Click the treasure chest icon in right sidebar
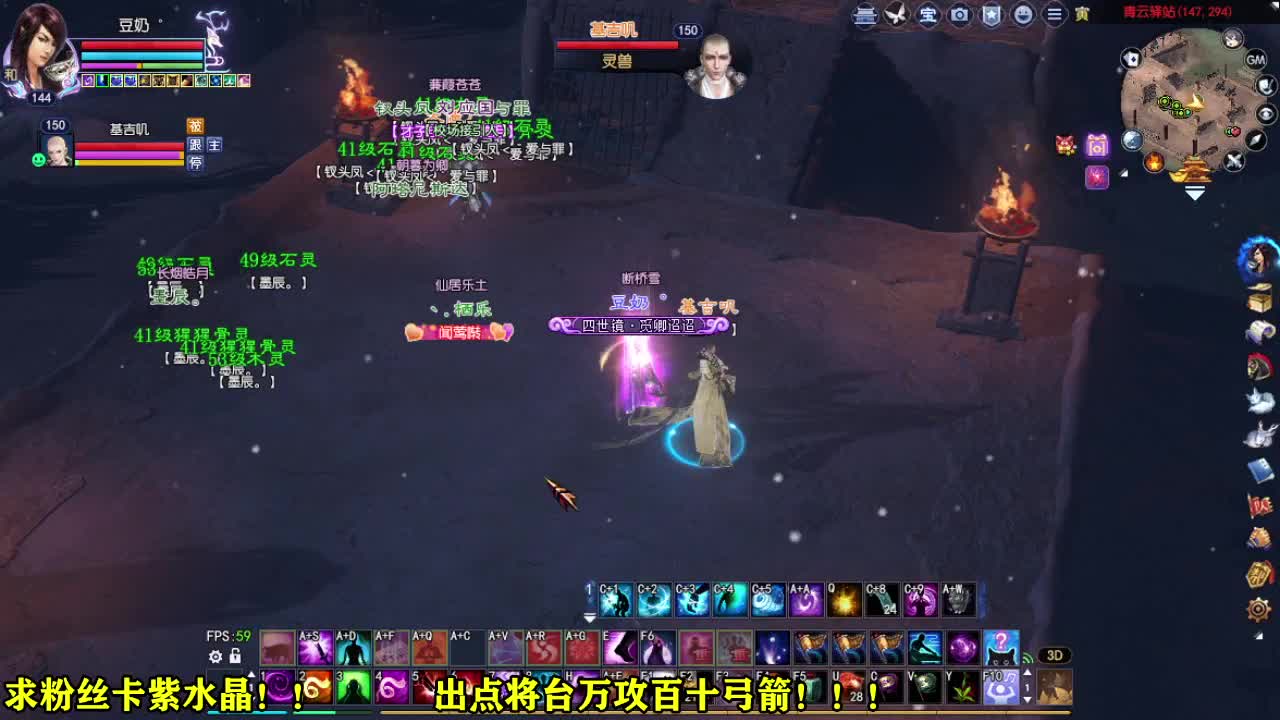 pyautogui.click(x=1260, y=298)
